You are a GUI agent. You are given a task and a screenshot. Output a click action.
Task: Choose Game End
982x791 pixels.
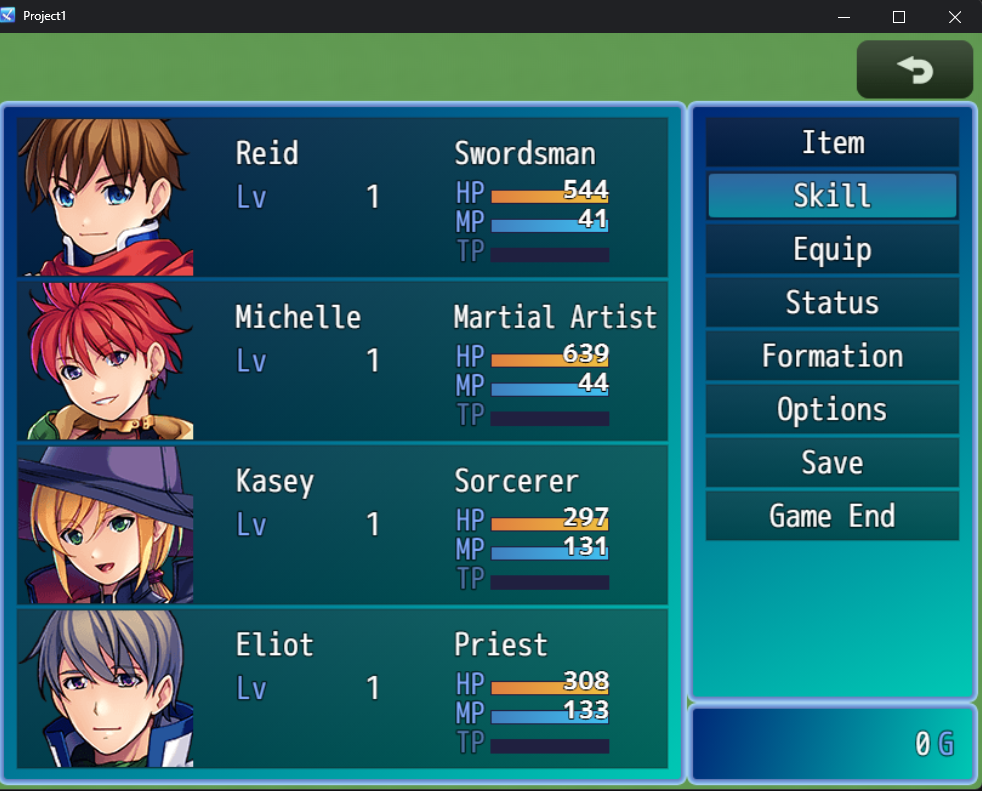[x=832, y=516]
